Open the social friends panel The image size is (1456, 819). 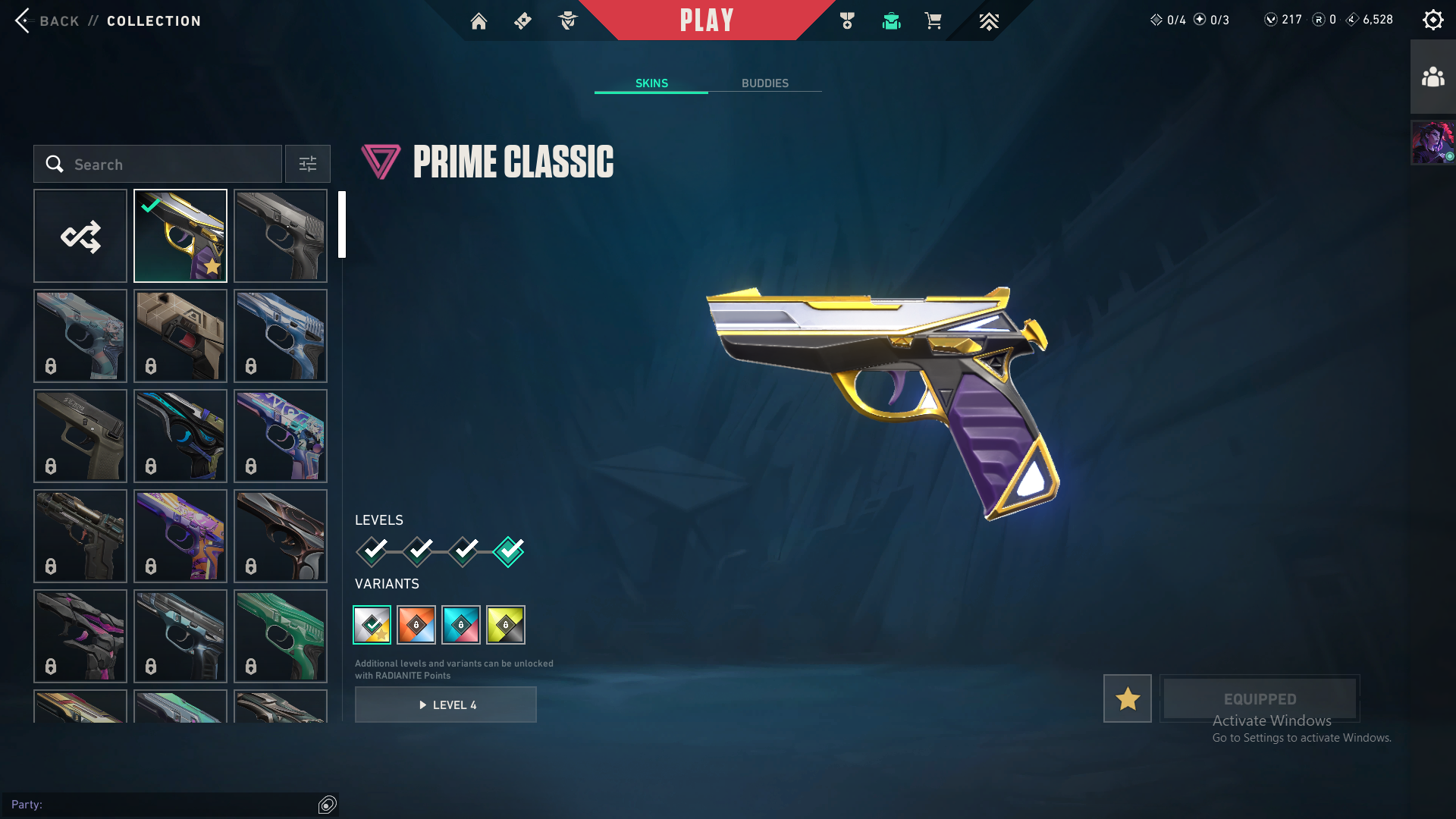1432,77
